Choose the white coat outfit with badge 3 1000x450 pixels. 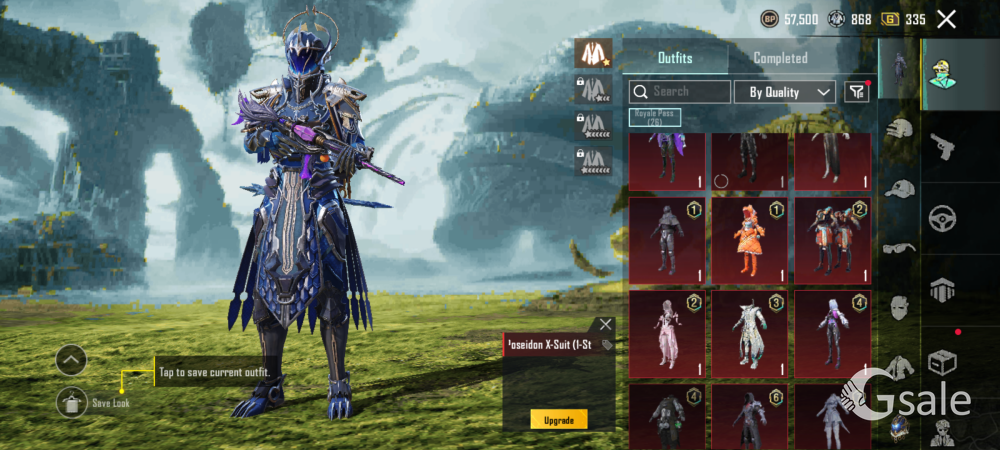(749, 333)
